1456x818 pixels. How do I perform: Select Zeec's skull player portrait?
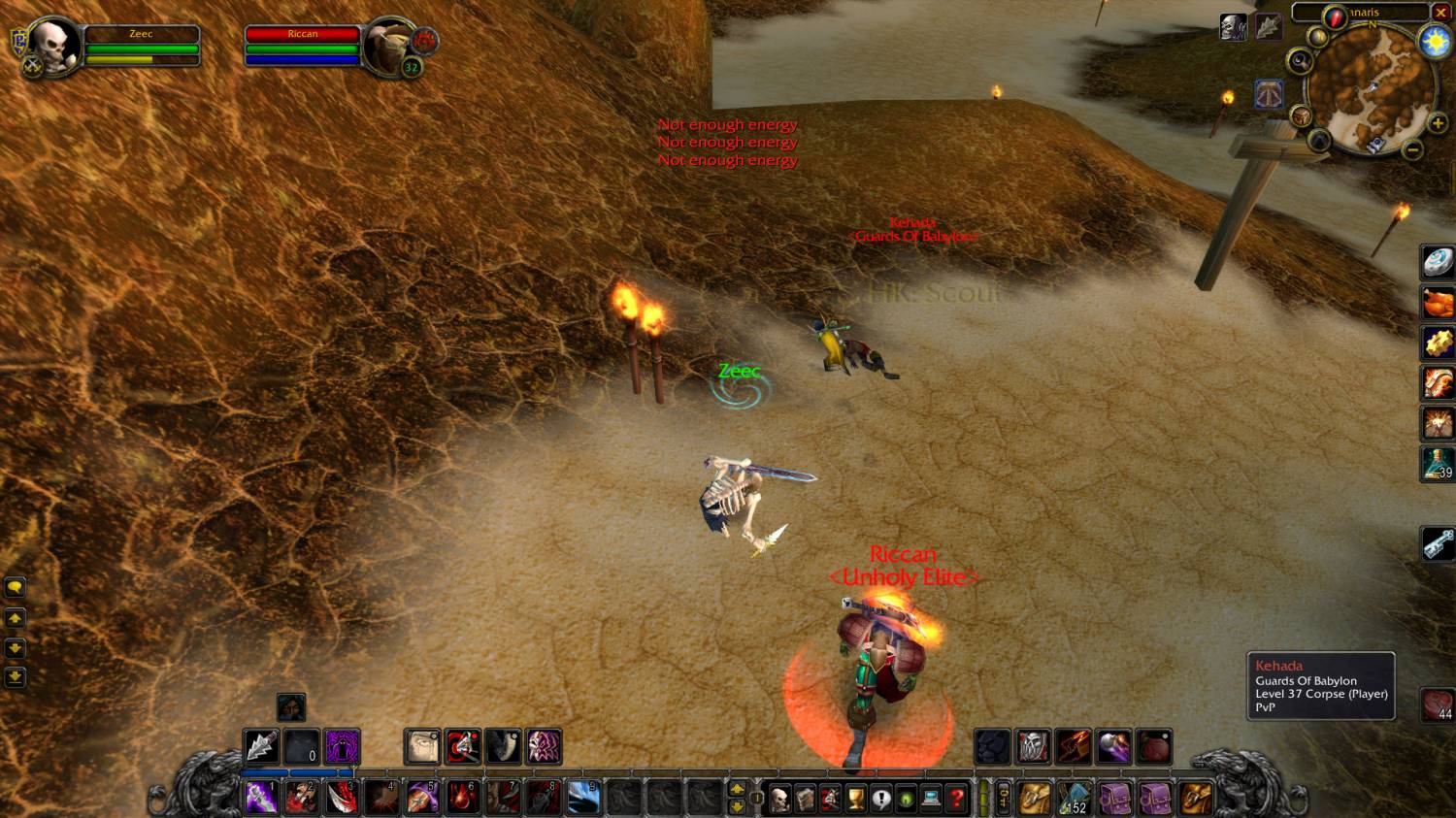[x=53, y=46]
